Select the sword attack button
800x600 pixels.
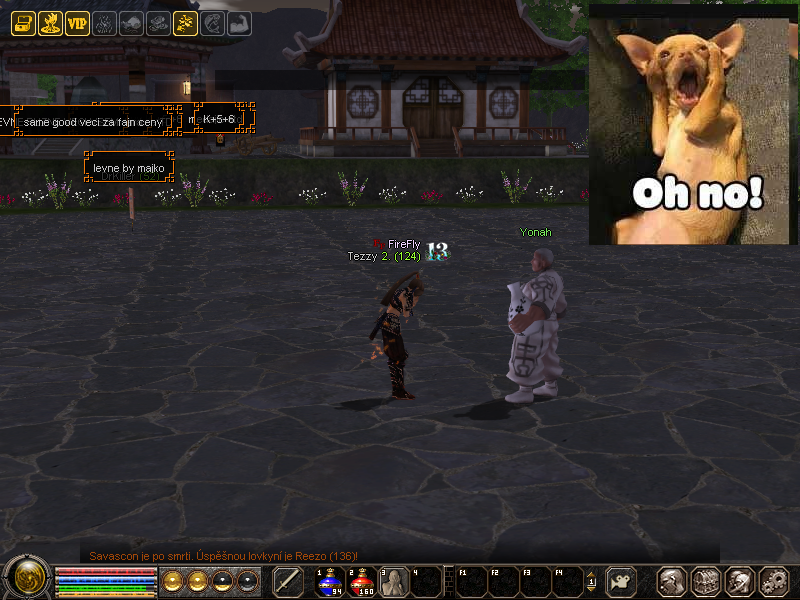click(288, 581)
